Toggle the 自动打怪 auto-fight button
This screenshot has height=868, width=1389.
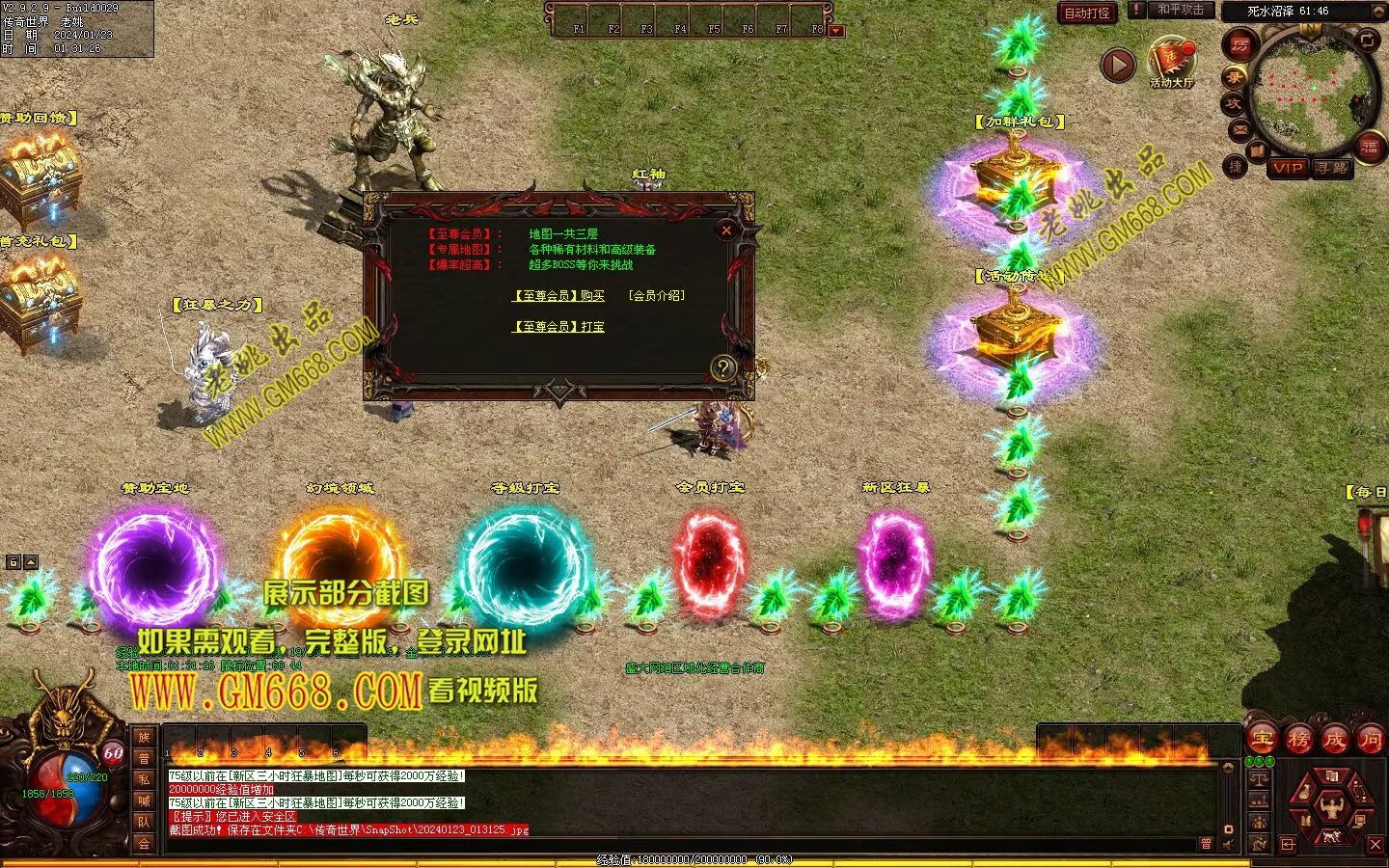[1087, 13]
